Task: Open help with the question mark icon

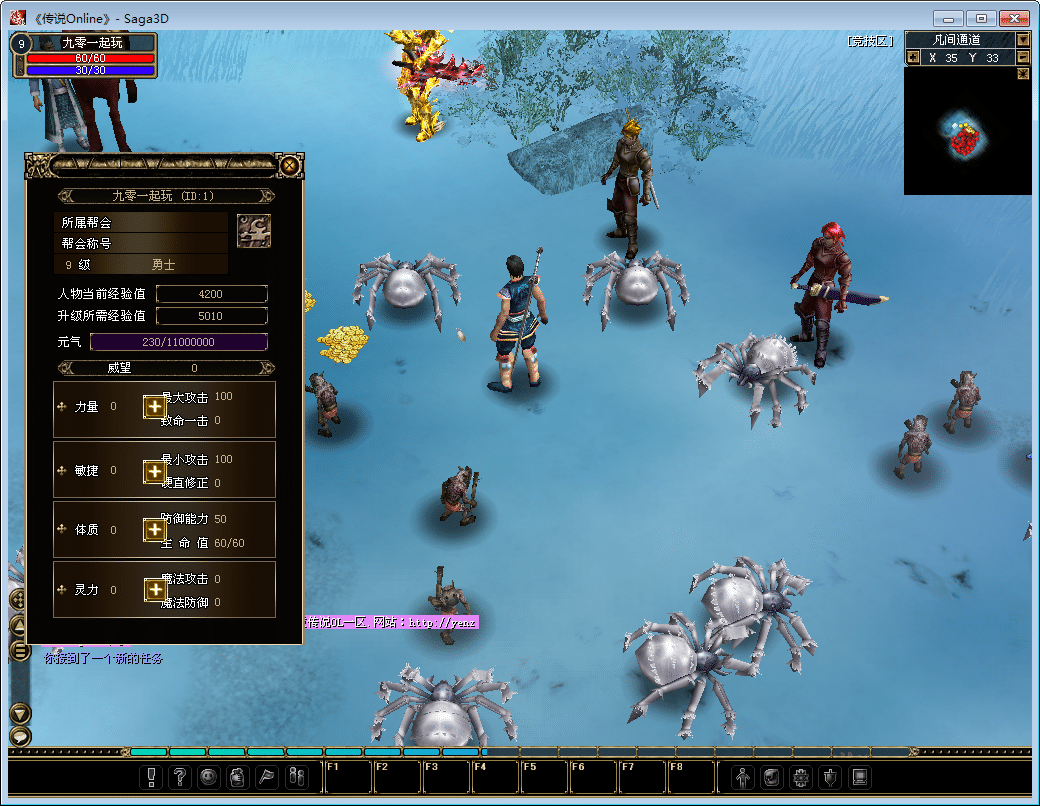Action: pyautogui.click(x=180, y=777)
